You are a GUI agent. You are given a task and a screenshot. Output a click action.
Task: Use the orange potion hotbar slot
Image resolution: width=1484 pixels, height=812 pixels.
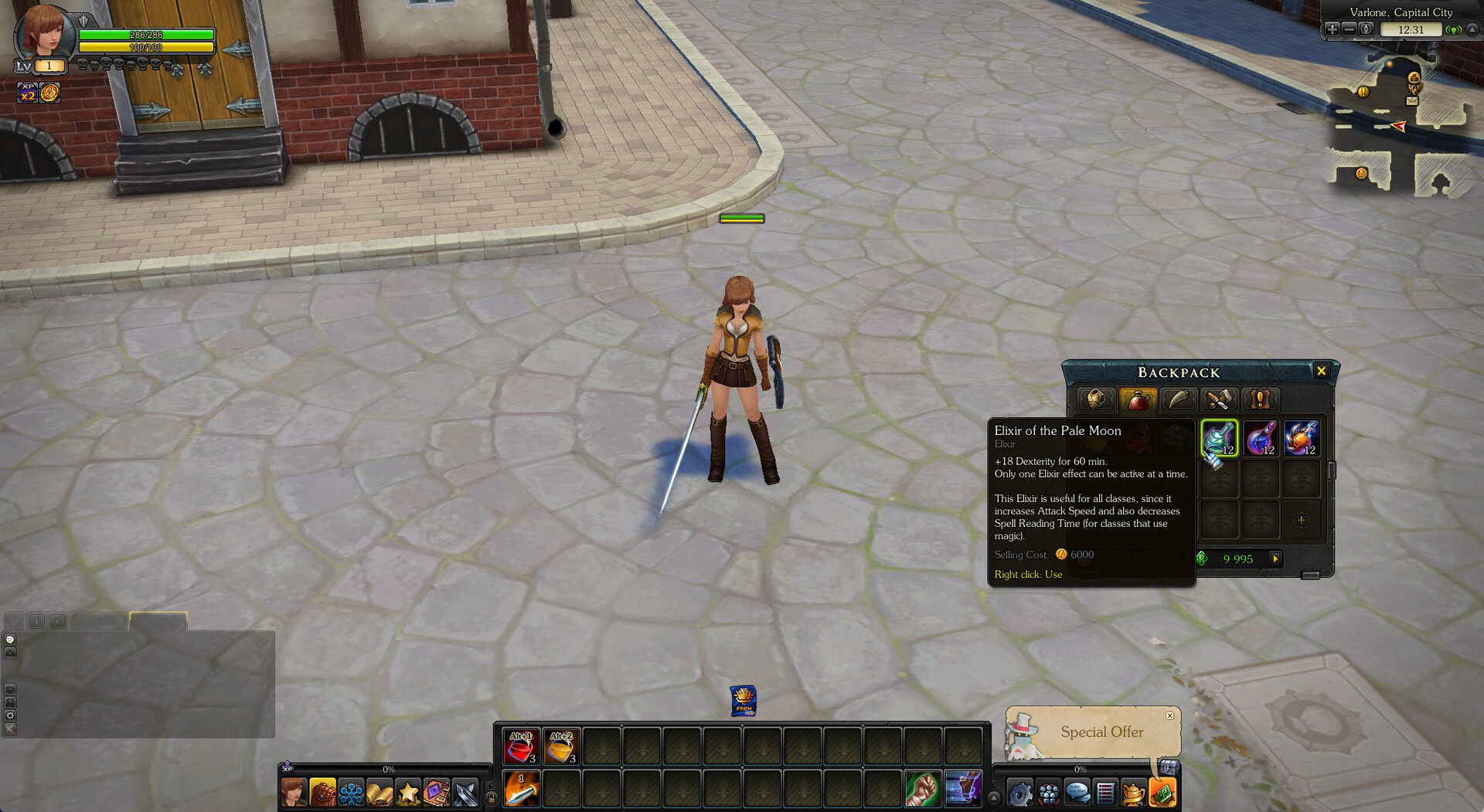pyautogui.click(x=561, y=746)
